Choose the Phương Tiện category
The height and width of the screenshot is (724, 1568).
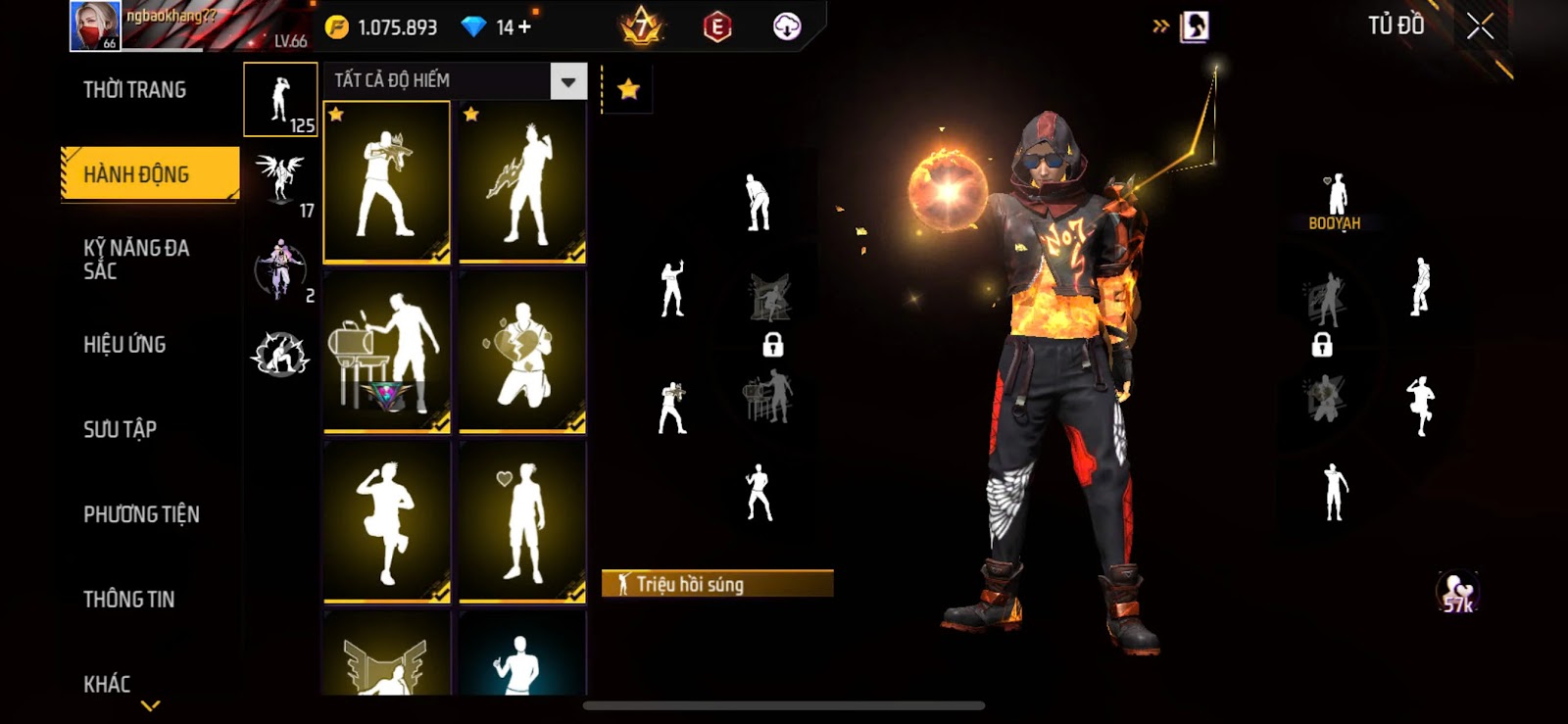point(141,514)
